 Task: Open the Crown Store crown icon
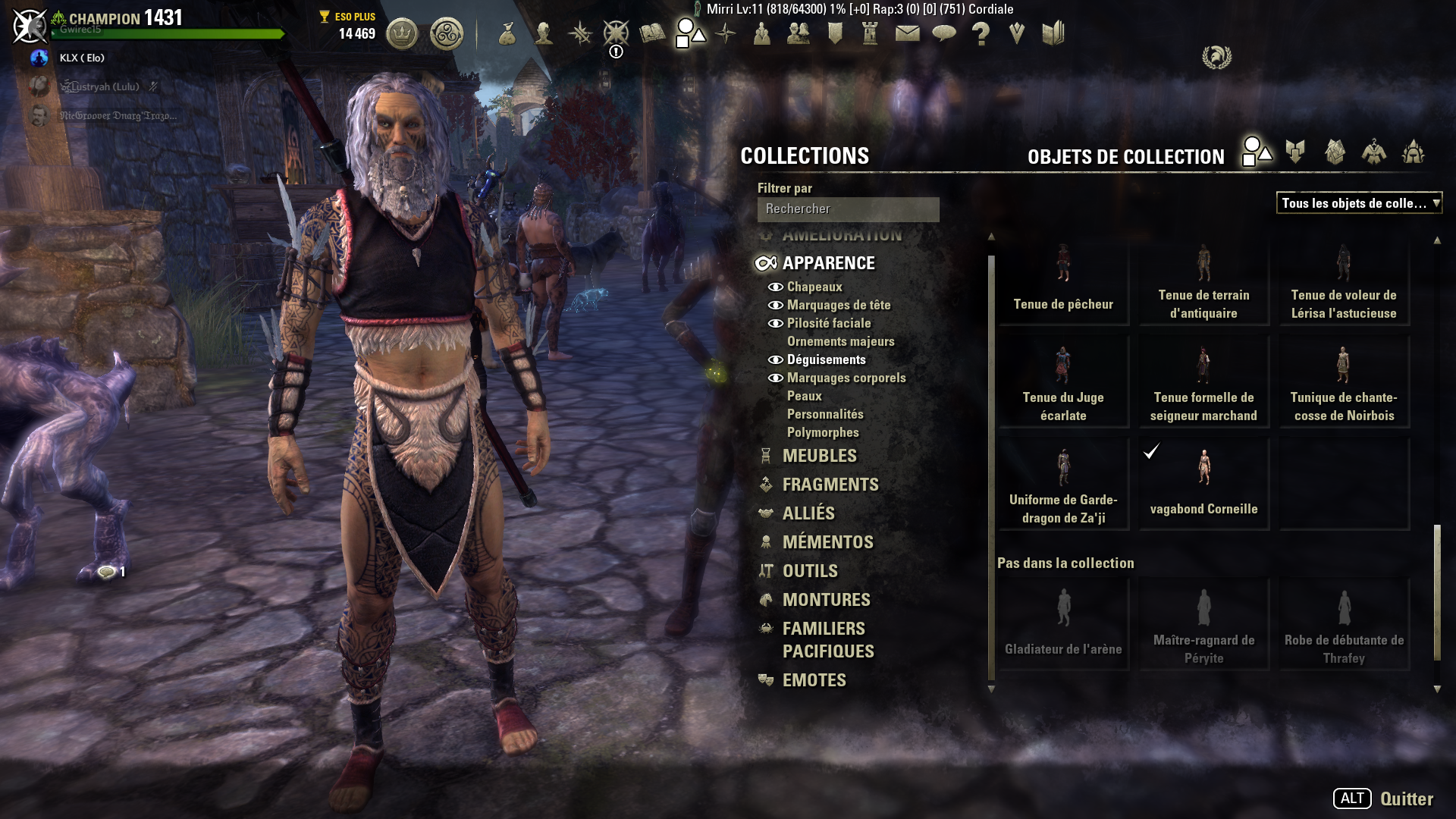tap(402, 34)
